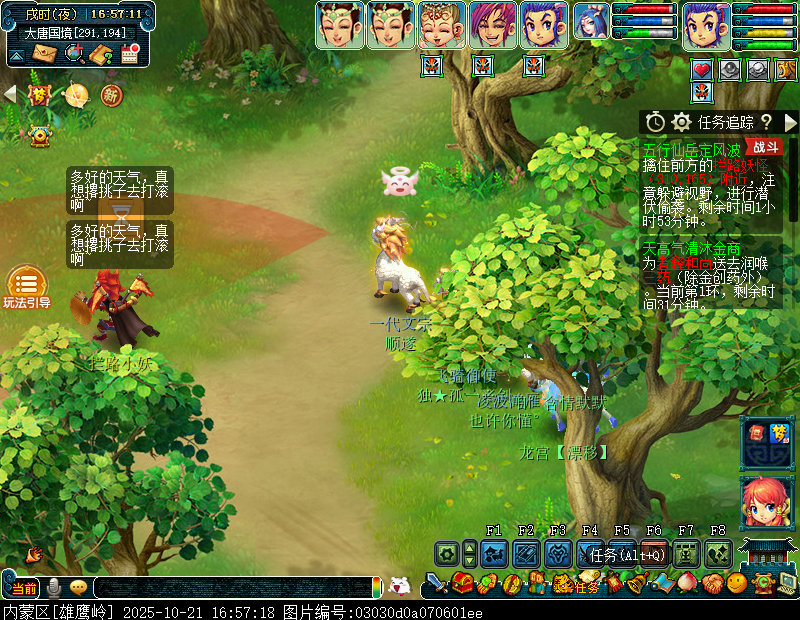The image size is (800, 620).
Task: Click the red 战斗 battle tag
Action: [x=761, y=147]
